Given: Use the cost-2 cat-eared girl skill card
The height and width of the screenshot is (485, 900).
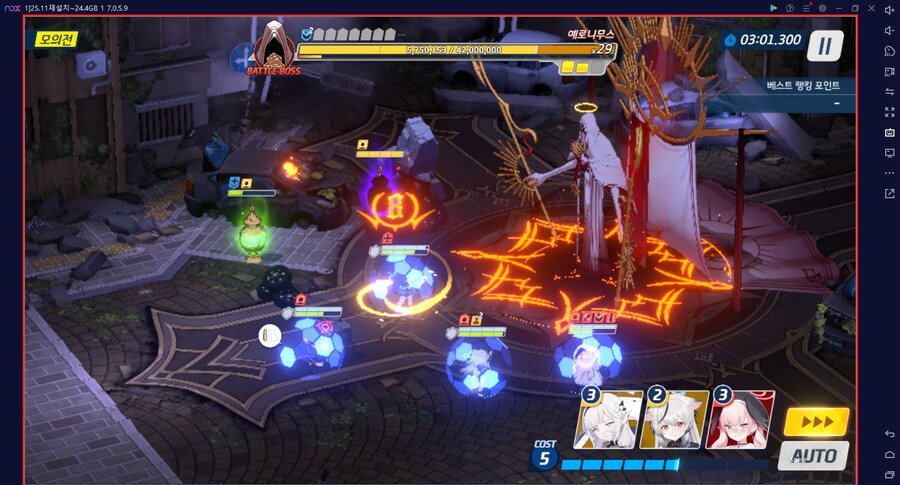Looking at the screenshot, I should 675,419.
